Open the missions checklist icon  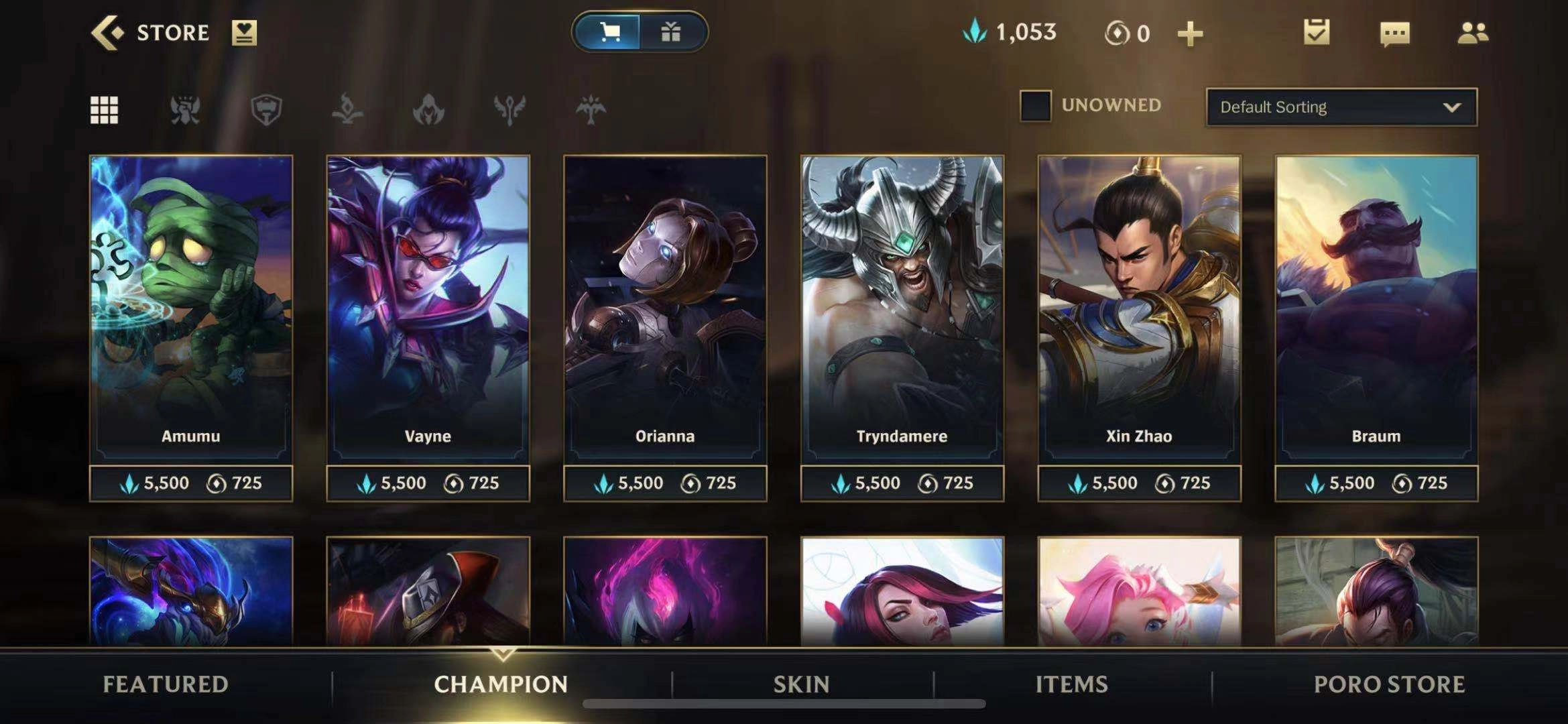[1316, 32]
